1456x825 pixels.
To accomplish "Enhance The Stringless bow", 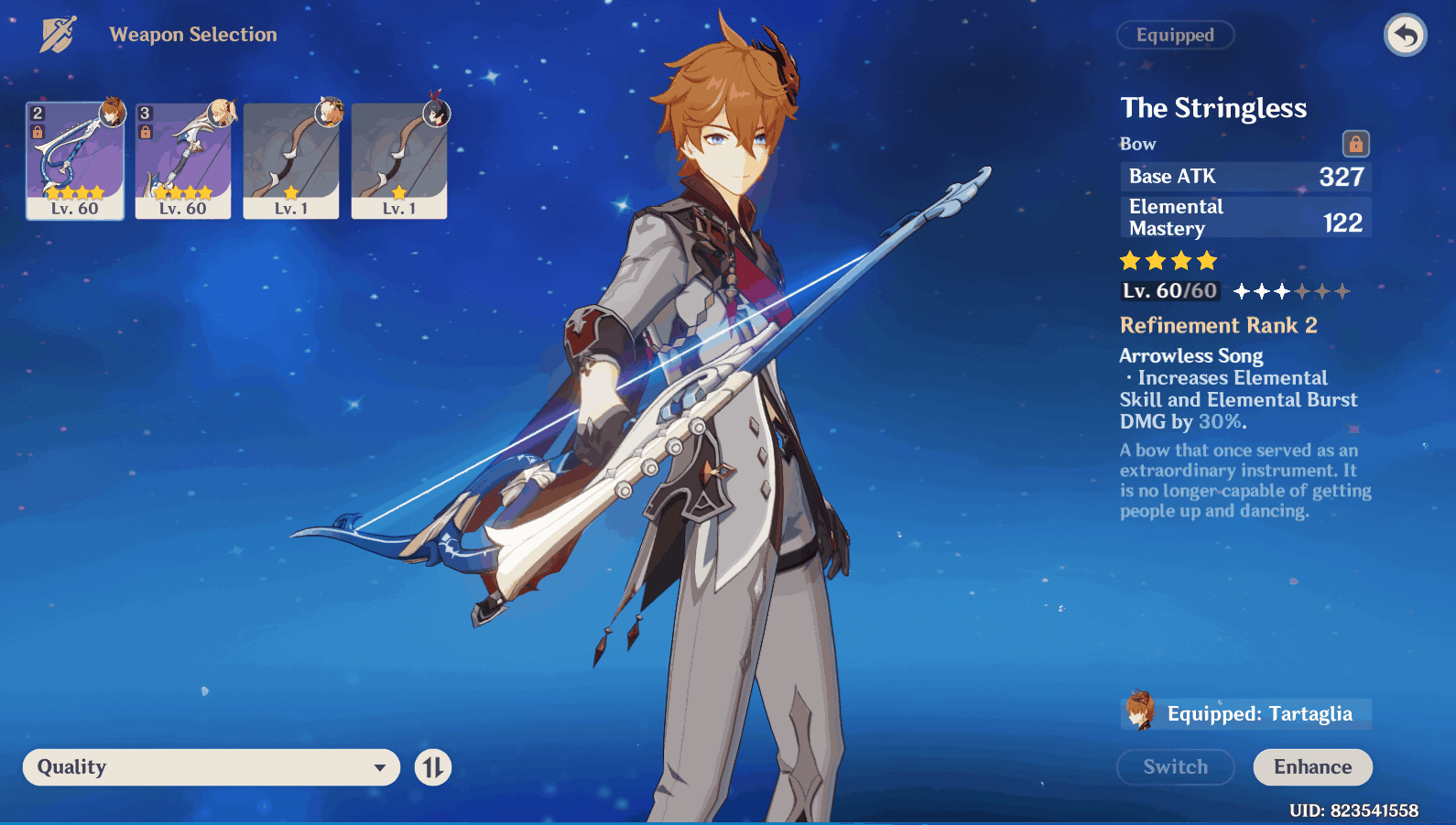I will pos(1312,767).
